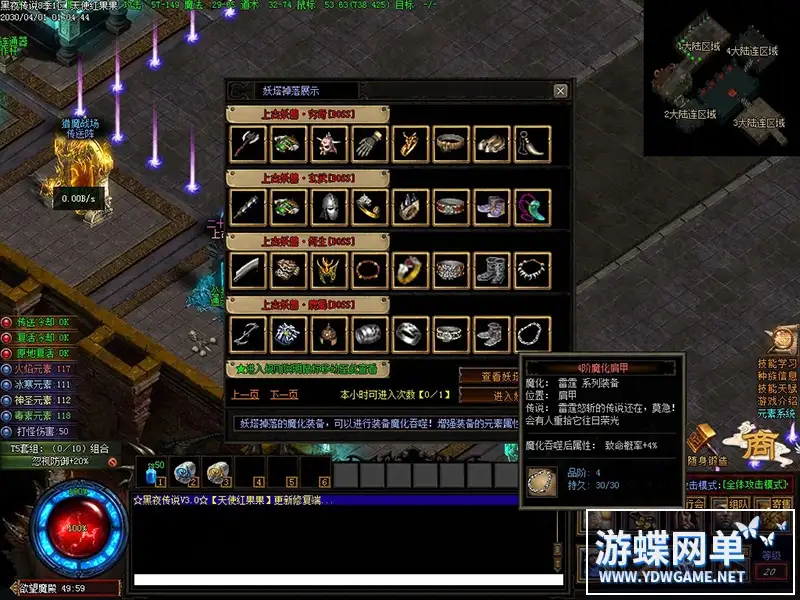The height and width of the screenshot is (600, 800).
Task: Select the horned helmet in the third boss row
Action: 329,270
